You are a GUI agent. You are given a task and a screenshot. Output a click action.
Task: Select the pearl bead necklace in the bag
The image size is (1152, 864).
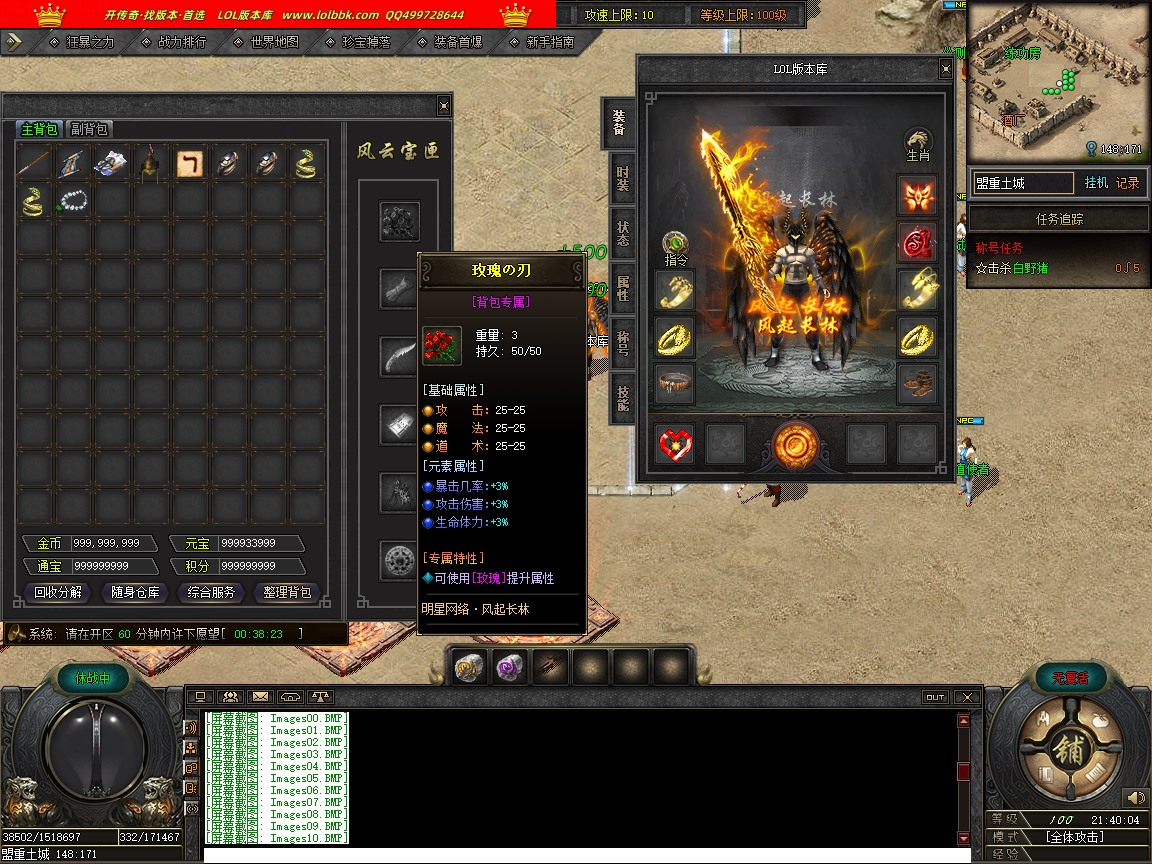[x=73, y=201]
